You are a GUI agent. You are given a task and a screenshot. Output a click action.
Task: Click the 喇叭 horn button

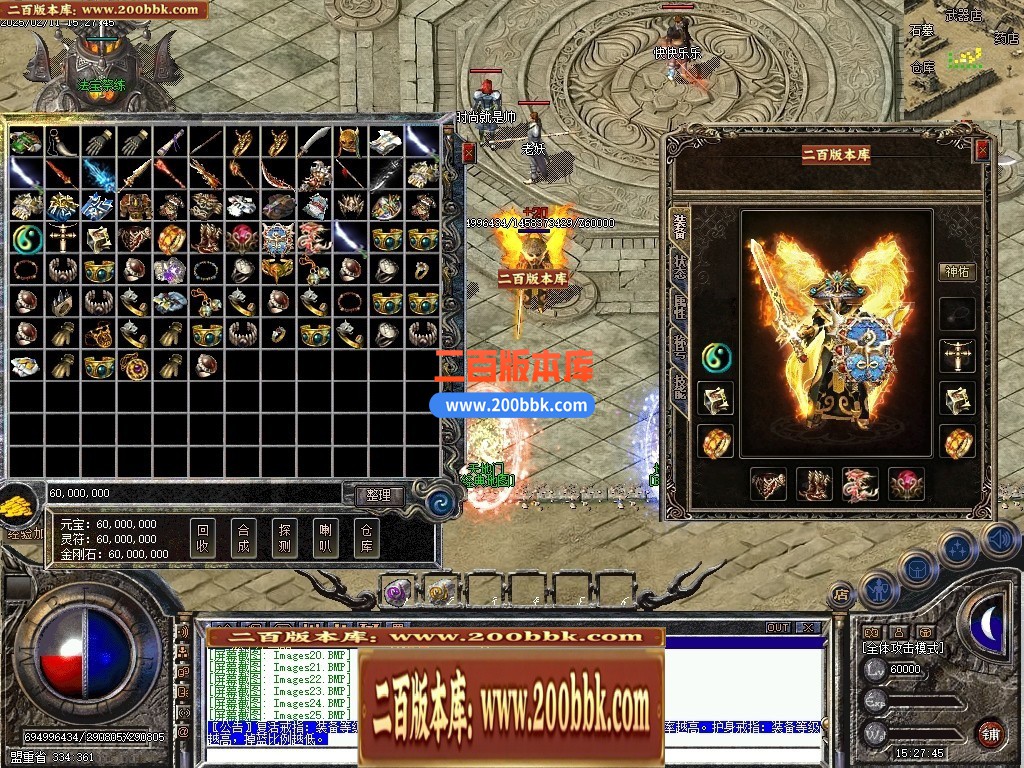(x=325, y=539)
